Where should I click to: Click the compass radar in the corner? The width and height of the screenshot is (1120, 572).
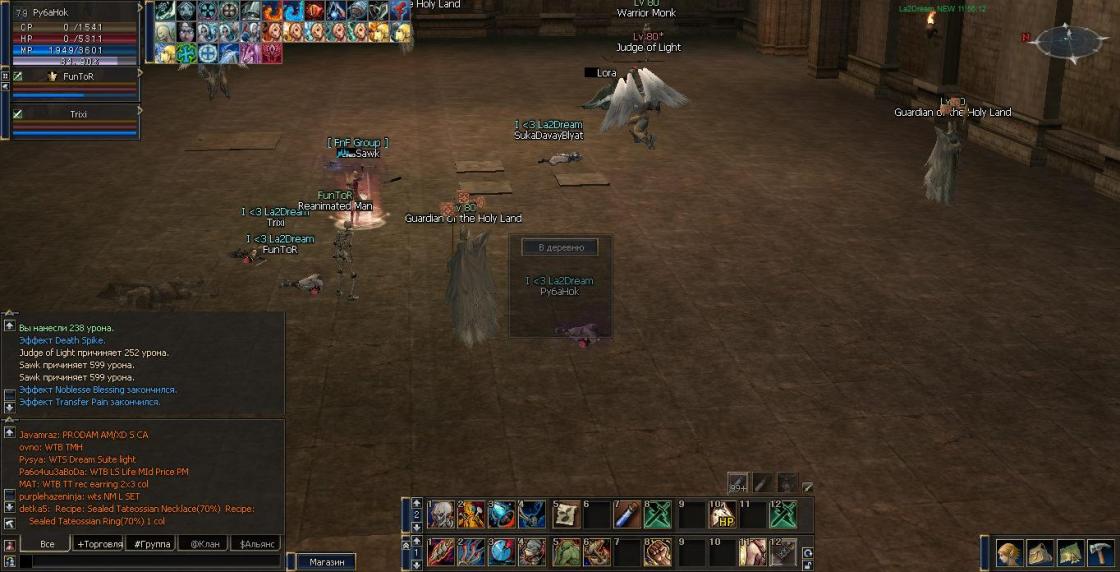(x=1068, y=42)
